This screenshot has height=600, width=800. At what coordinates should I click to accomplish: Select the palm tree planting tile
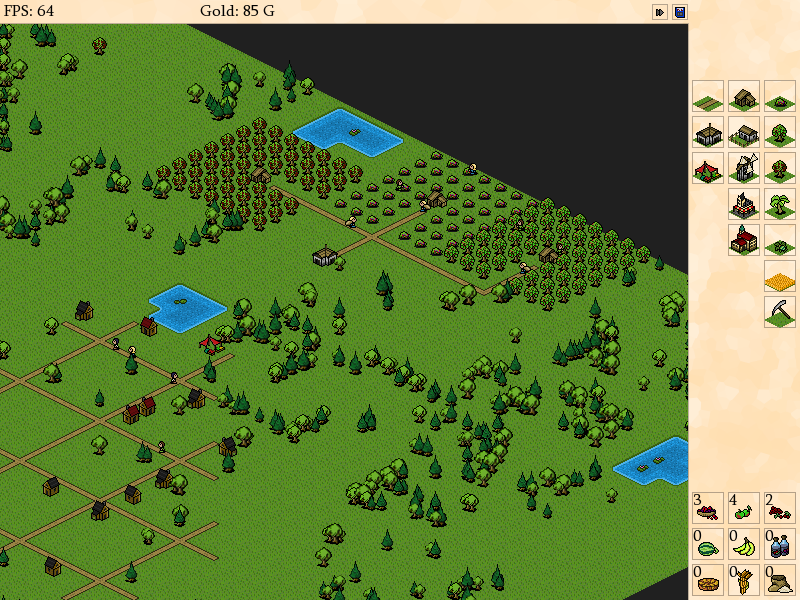780,204
